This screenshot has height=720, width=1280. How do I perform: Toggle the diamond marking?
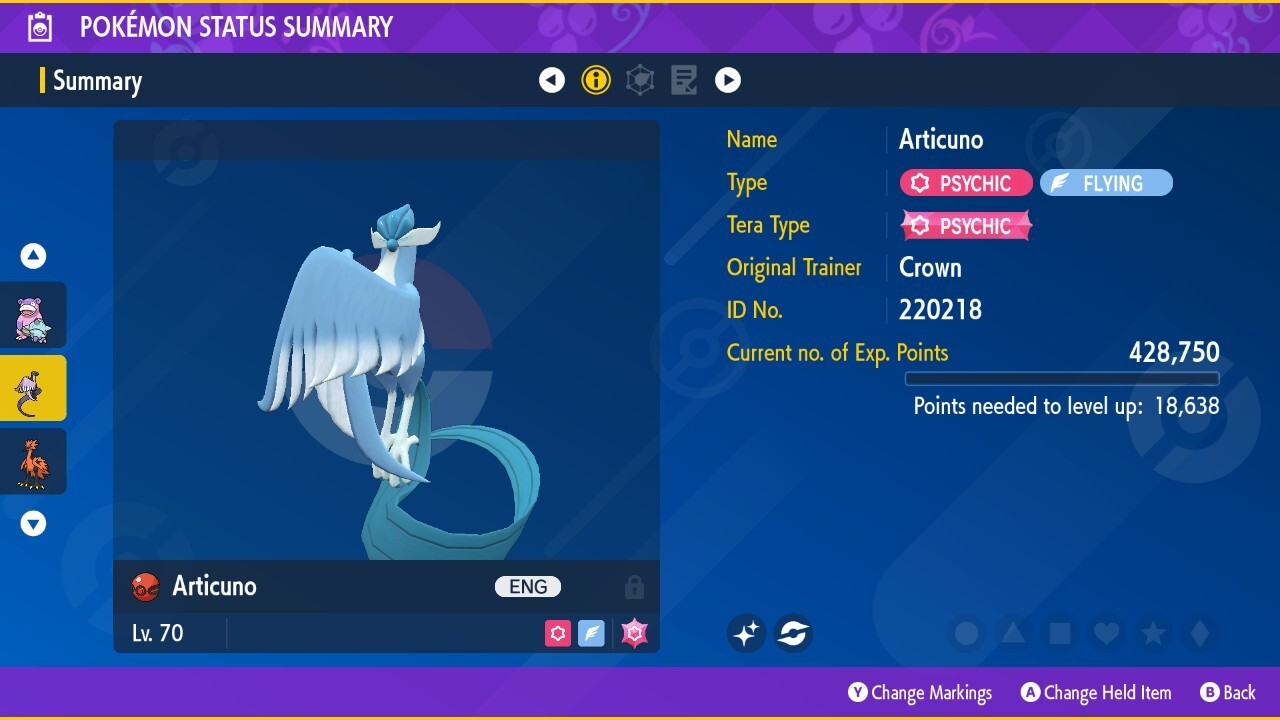(1200, 633)
